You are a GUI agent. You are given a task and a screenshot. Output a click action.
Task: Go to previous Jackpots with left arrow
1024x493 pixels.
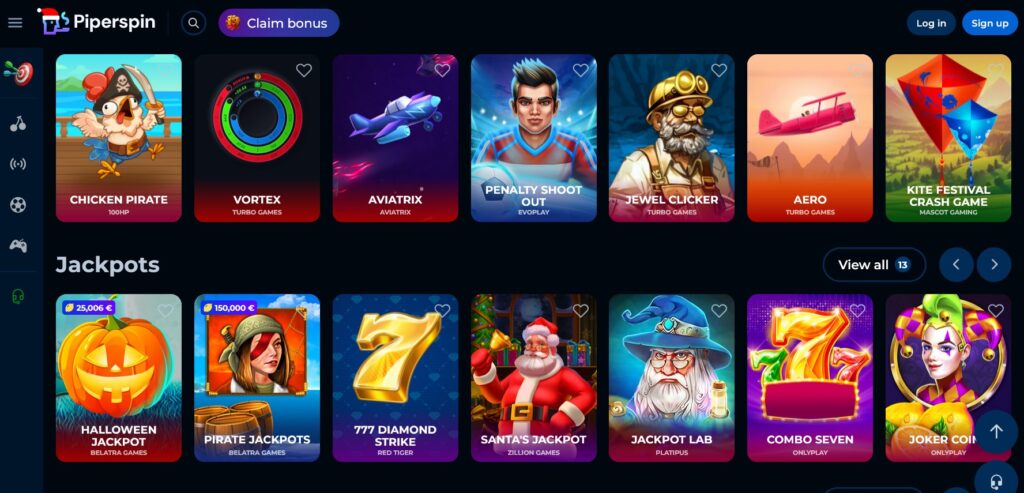tap(956, 265)
